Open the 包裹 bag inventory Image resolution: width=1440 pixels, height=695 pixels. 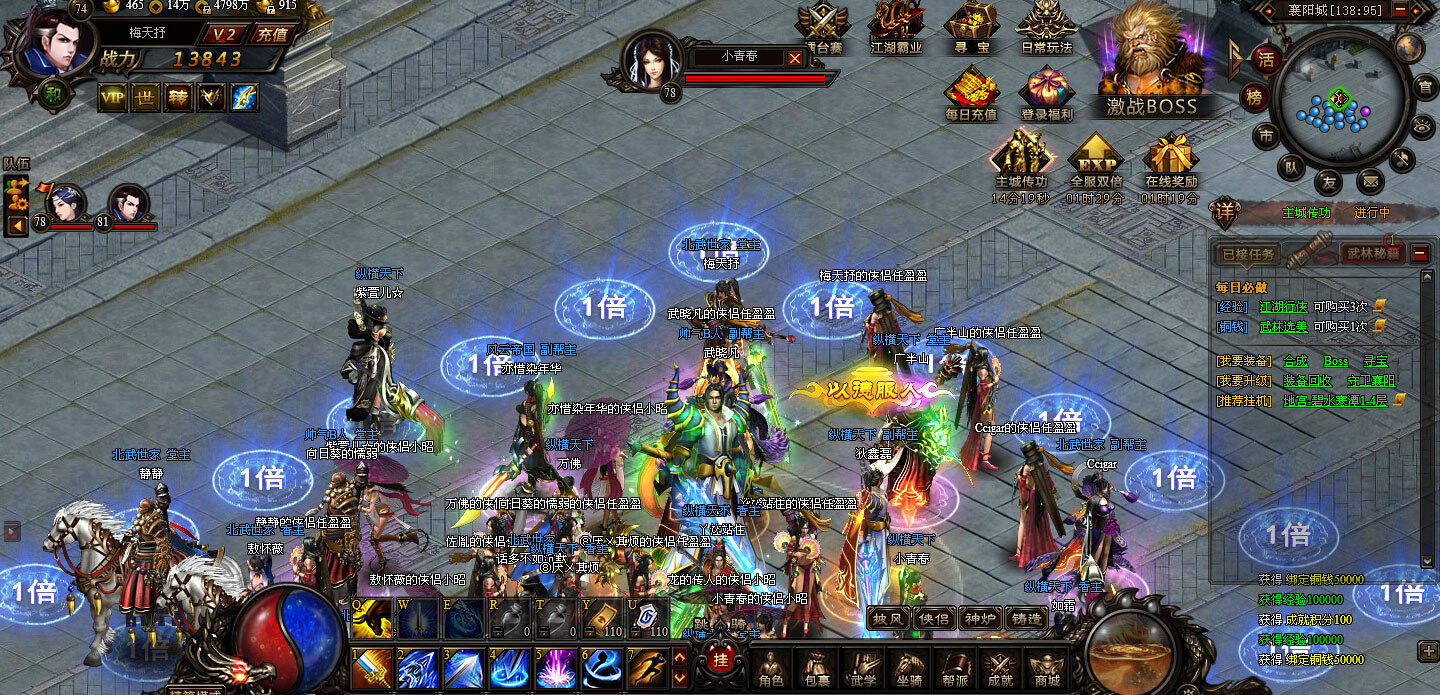(816, 667)
